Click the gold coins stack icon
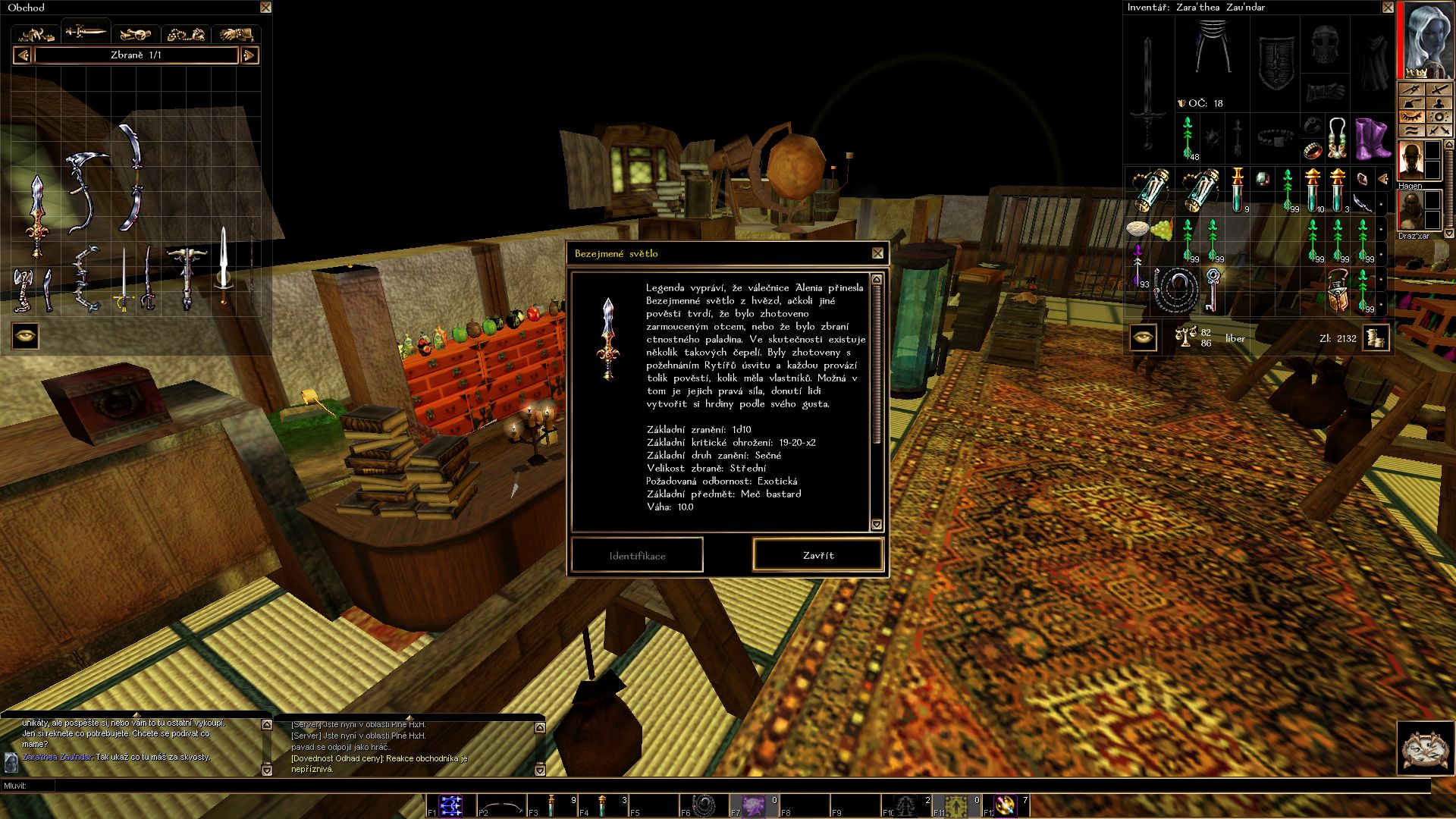The width and height of the screenshot is (1456, 819). (1376, 337)
